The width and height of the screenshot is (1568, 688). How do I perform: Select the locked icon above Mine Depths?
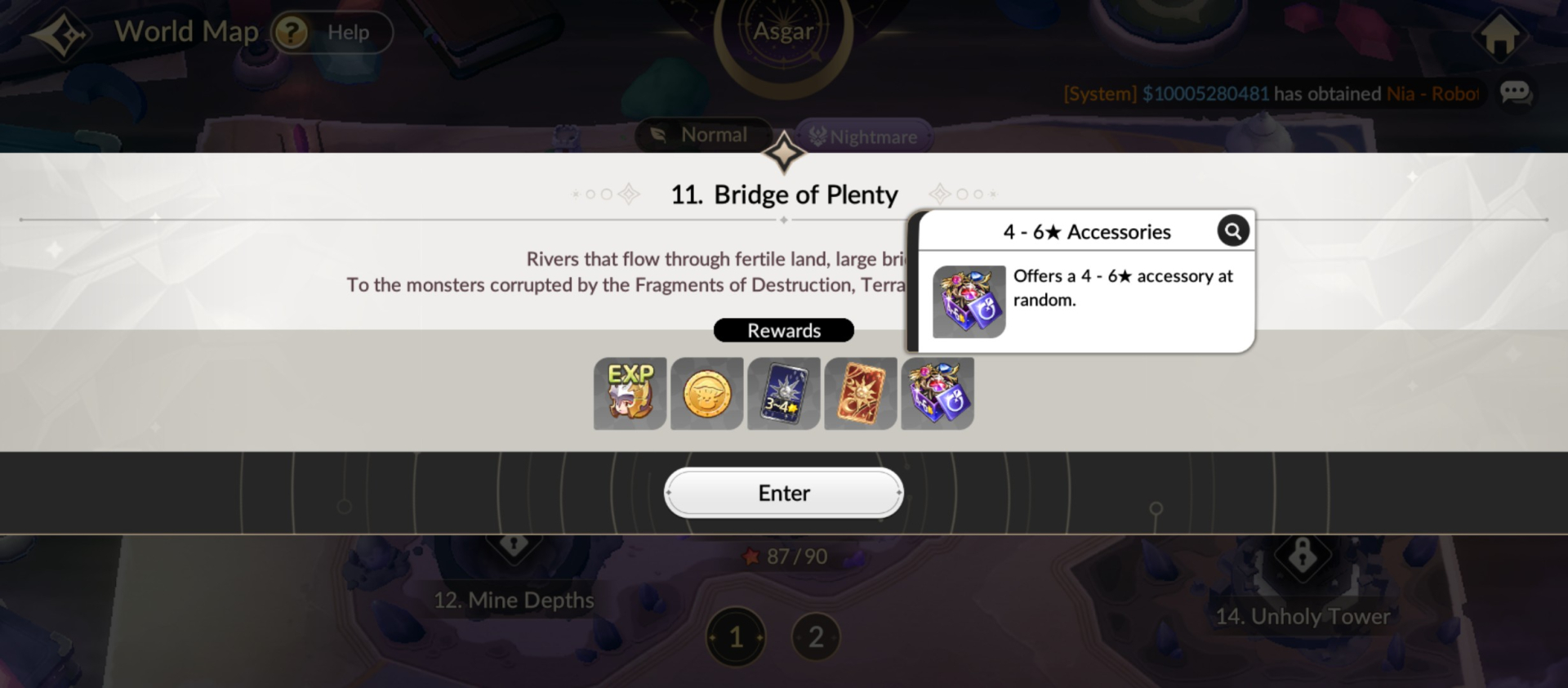513,542
